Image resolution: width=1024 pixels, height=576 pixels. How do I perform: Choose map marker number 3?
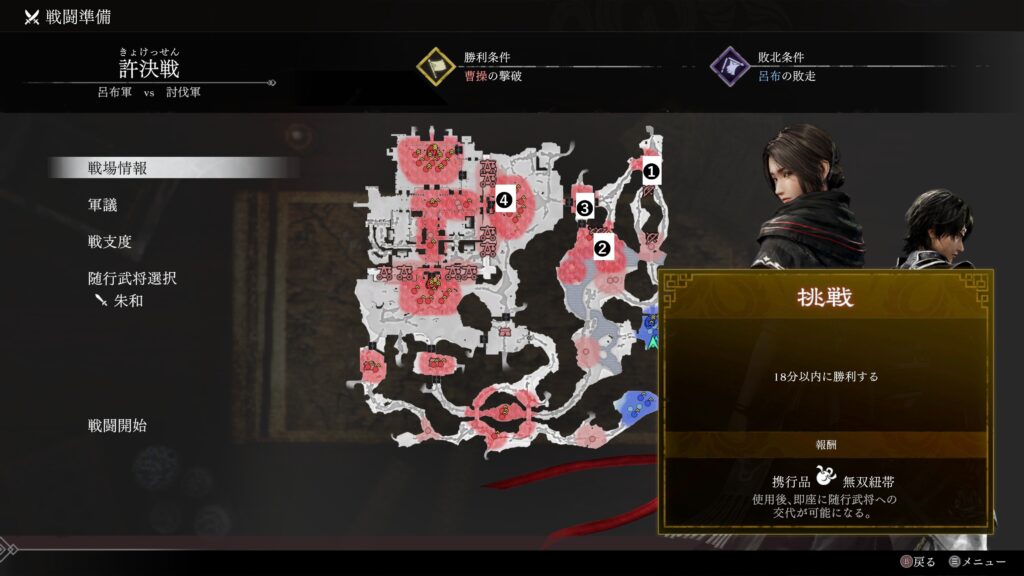[585, 208]
